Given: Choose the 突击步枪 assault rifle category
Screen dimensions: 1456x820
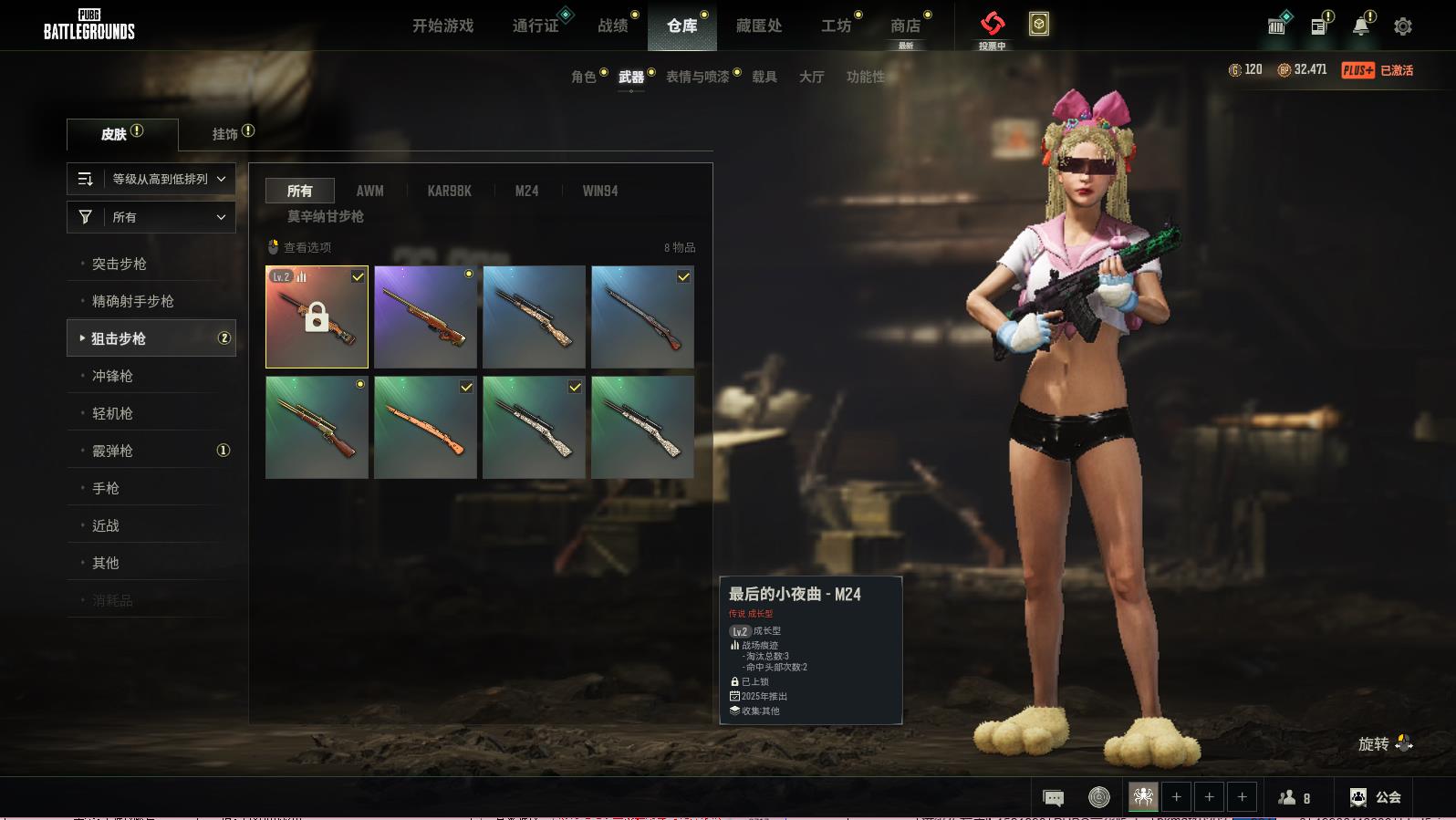Looking at the screenshot, I should click(120, 264).
